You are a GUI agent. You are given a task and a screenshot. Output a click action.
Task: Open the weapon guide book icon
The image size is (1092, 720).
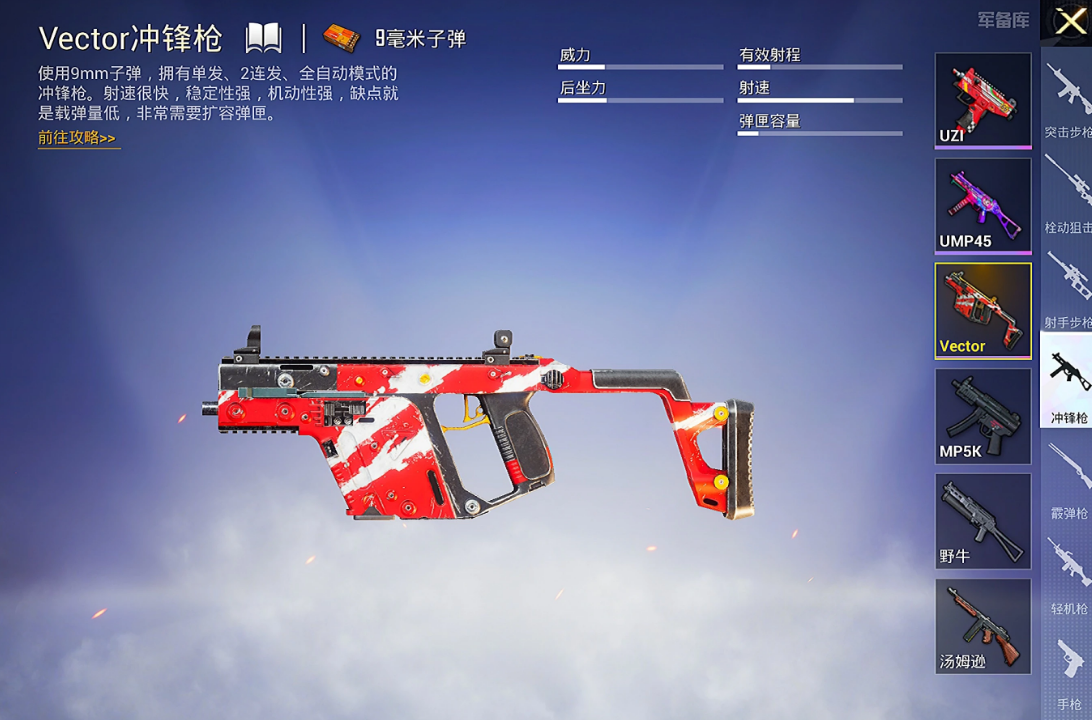pyautogui.click(x=264, y=39)
